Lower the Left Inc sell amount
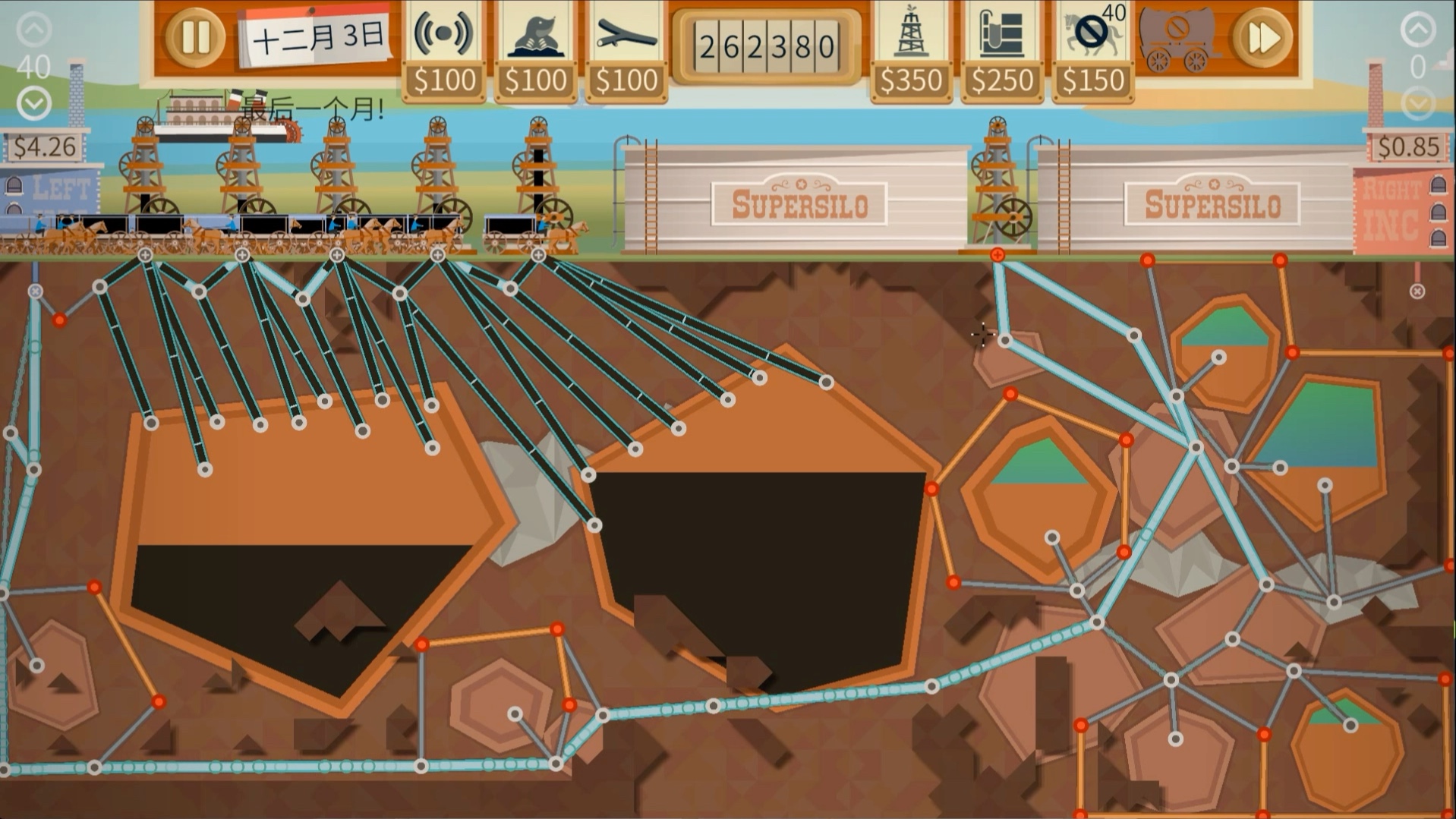Image resolution: width=1456 pixels, height=819 pixels. point(34,103)
